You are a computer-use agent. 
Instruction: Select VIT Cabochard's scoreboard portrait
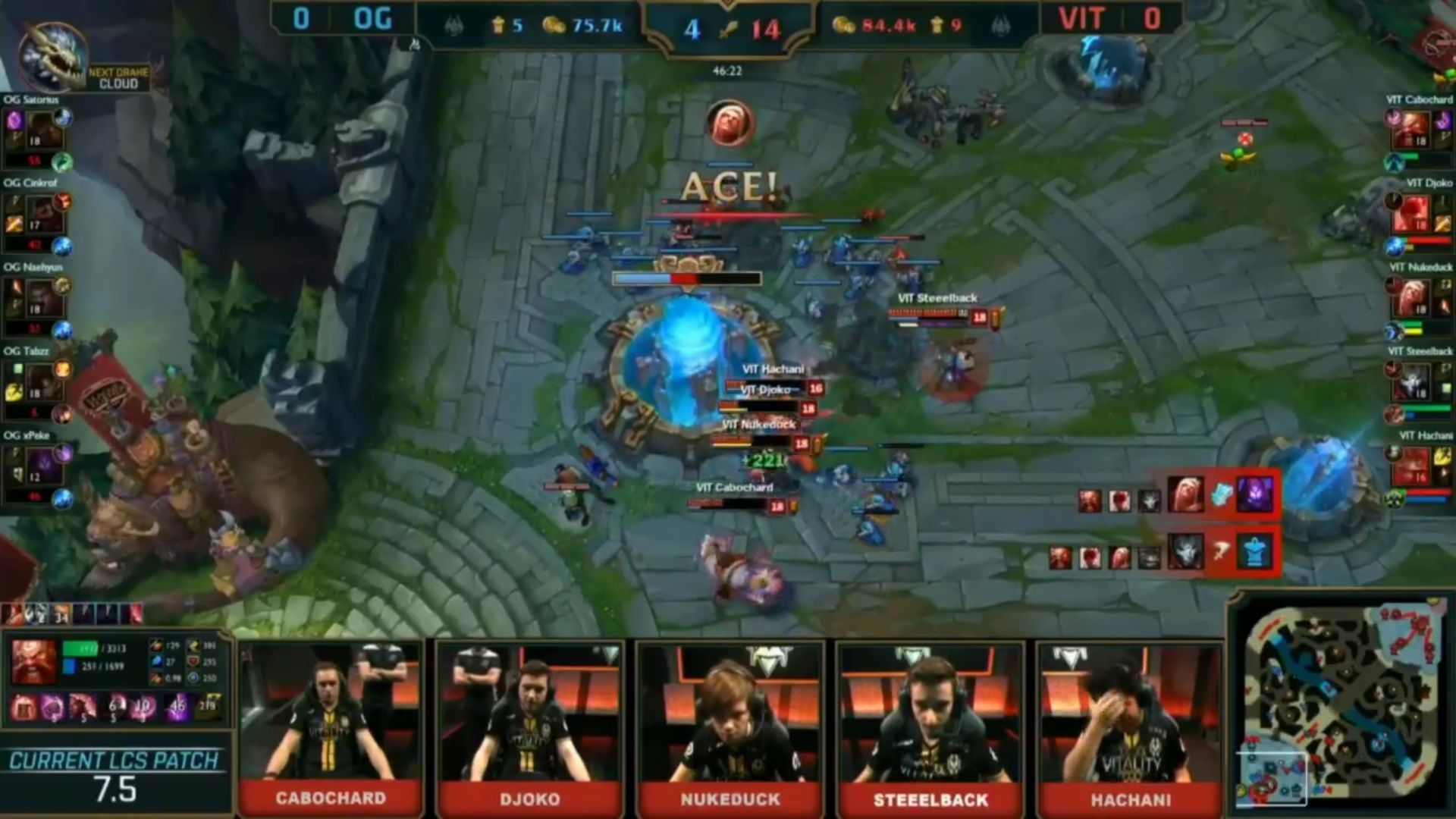point(1414,130)
